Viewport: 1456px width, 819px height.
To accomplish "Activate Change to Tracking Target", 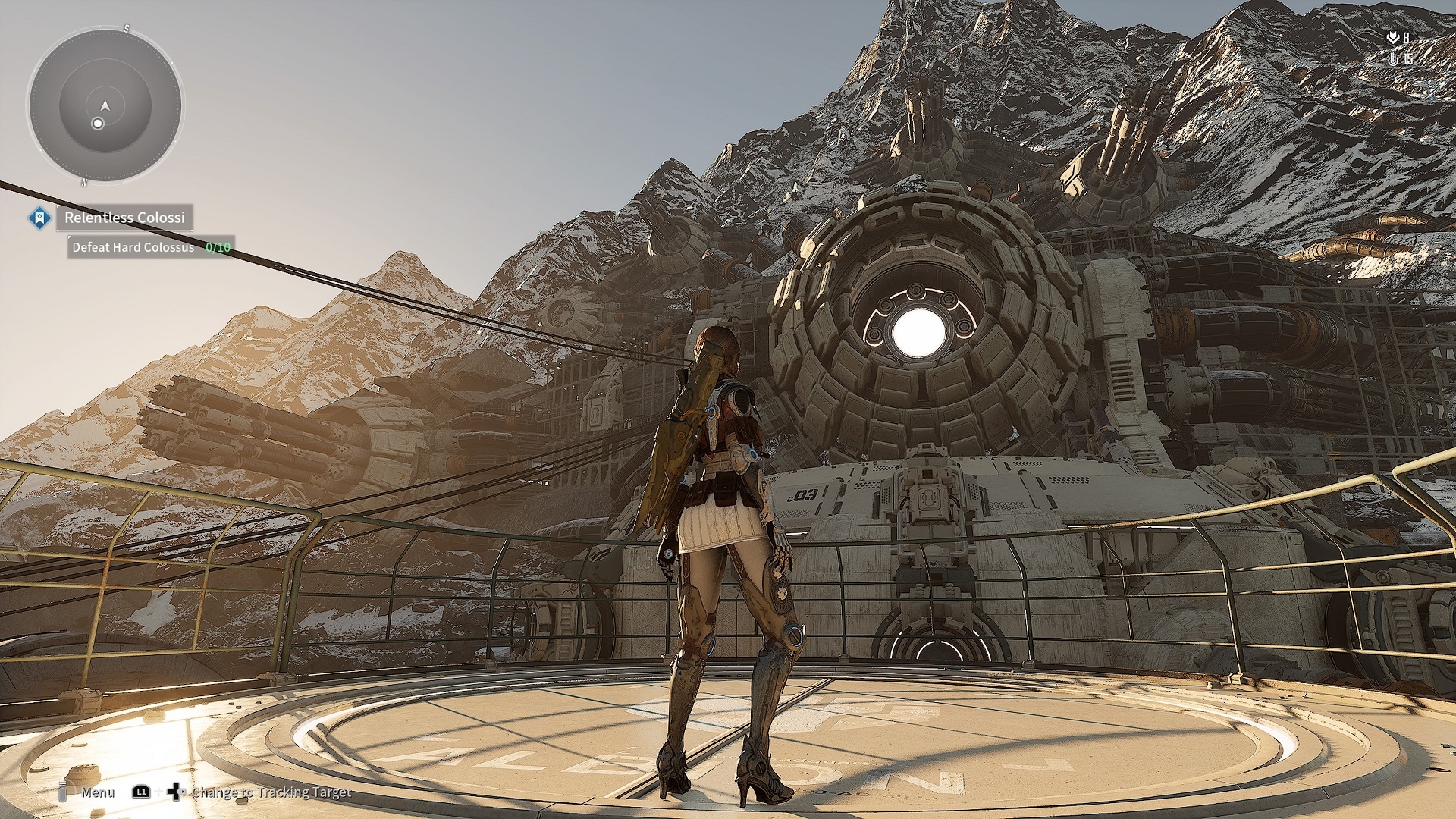I will click(273, 793).
